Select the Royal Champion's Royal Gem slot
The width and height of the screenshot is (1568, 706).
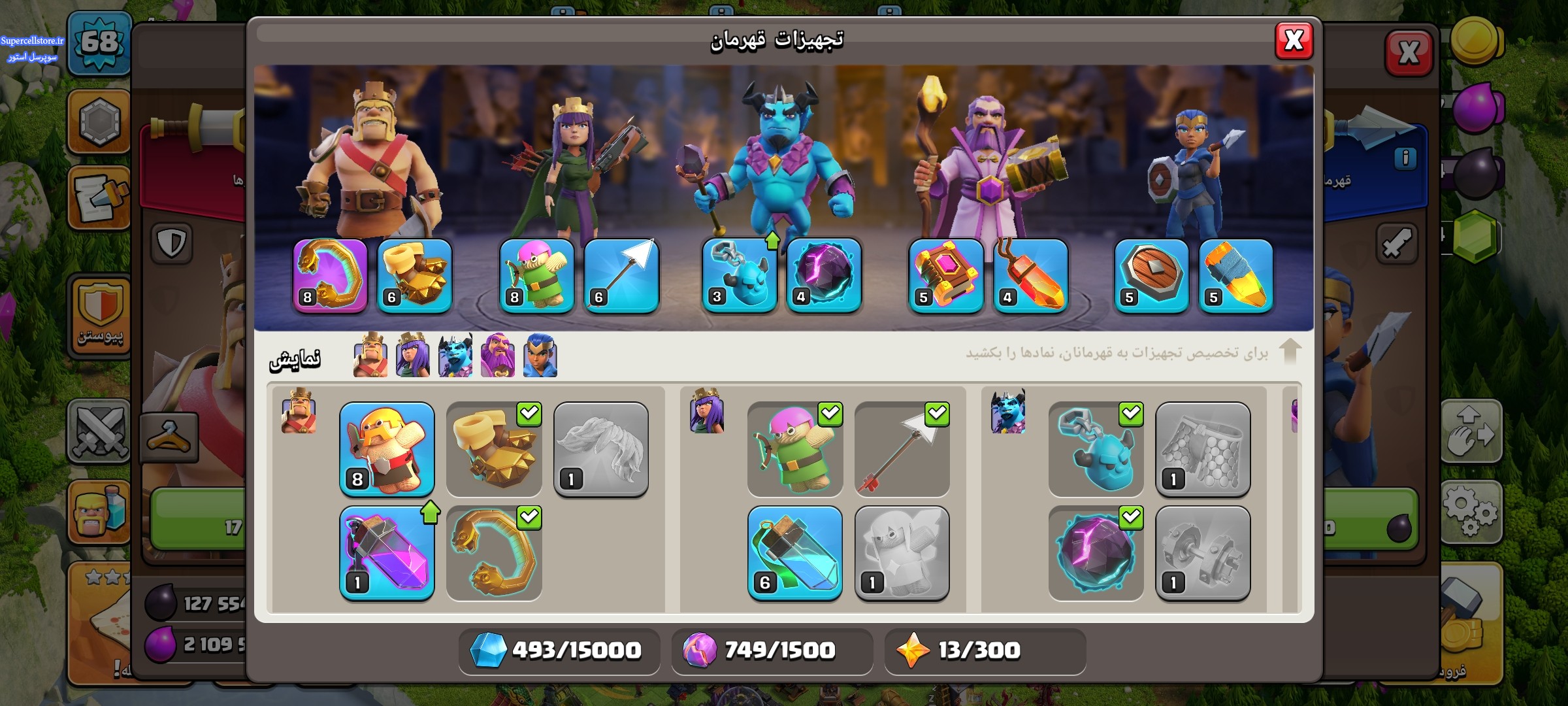click(x=1236, y=276)
